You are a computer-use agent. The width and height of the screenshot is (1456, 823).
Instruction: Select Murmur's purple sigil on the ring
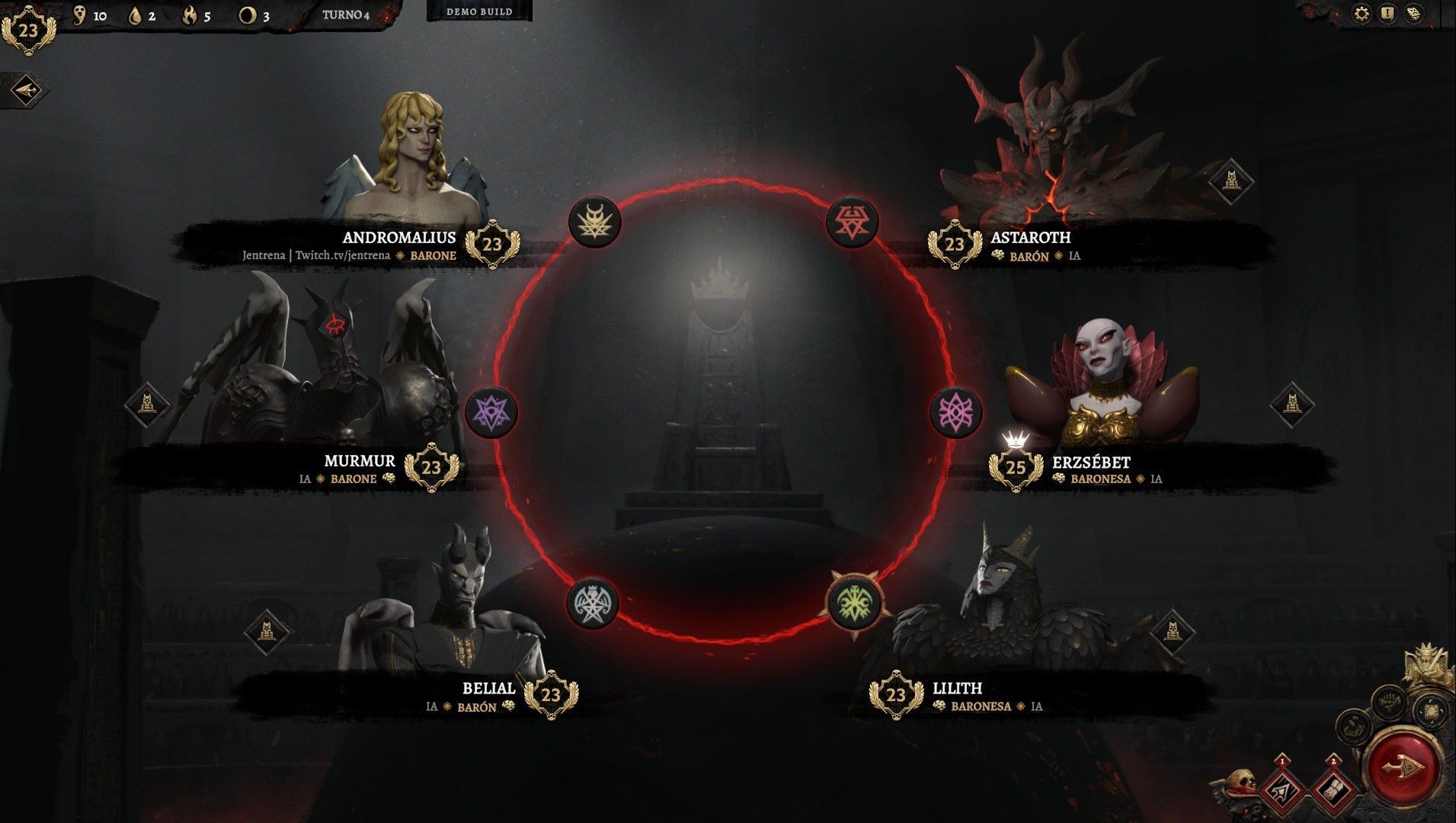pos(491,411)
